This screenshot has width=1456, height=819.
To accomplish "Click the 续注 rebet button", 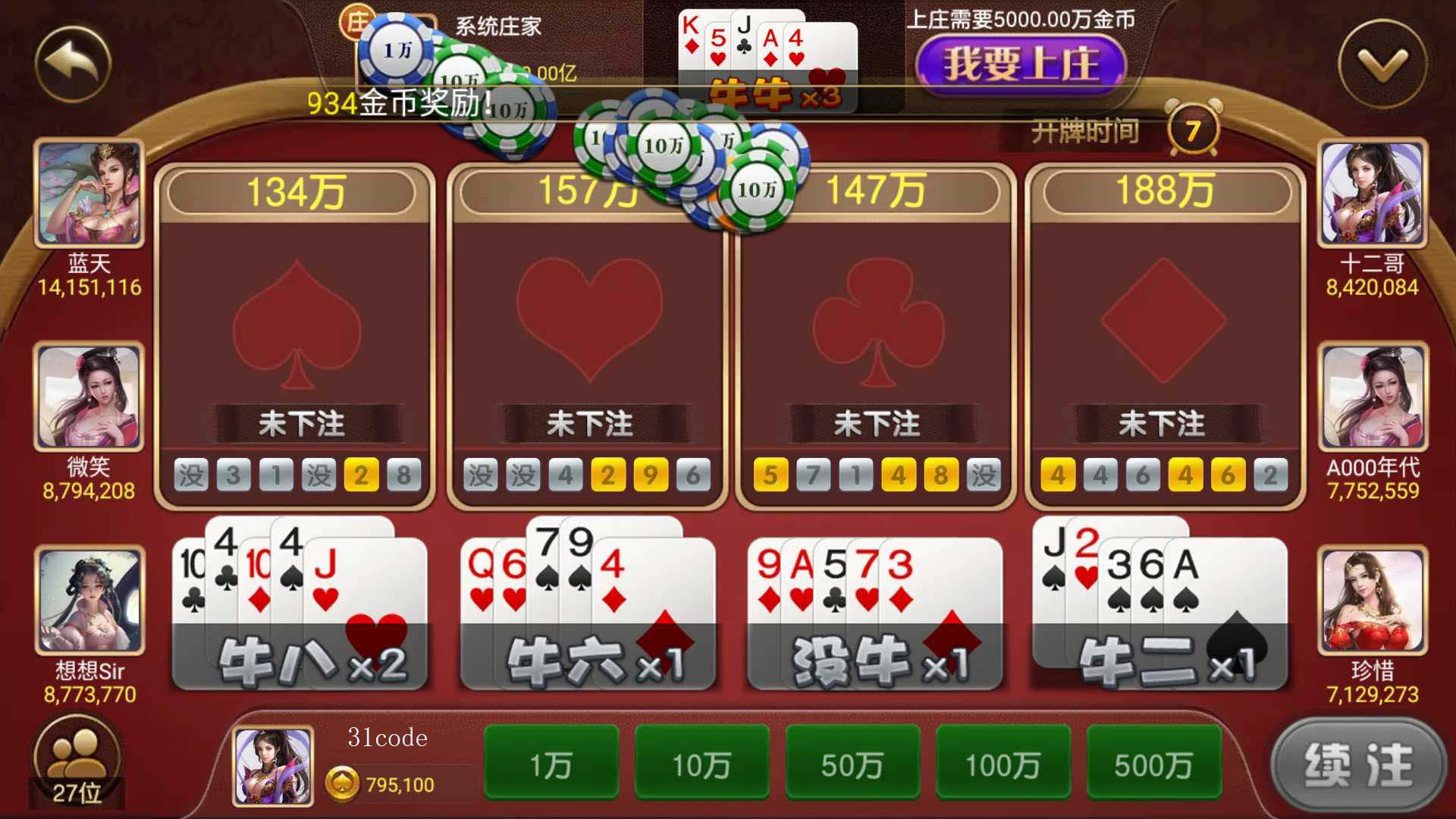I will point(1358,764).
